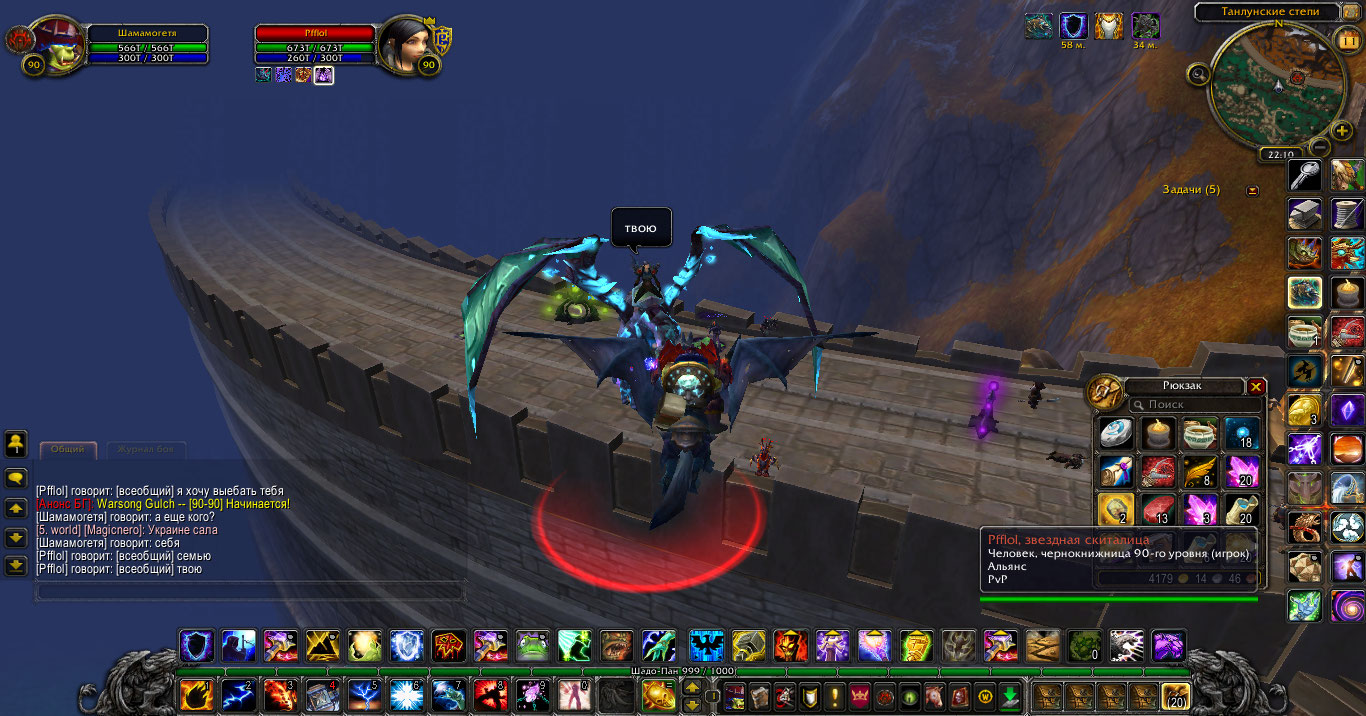Cast the lightning bolt ability in slot 2
The image size is (1366, 716).
pyautogui.click(x=238, y=695)
